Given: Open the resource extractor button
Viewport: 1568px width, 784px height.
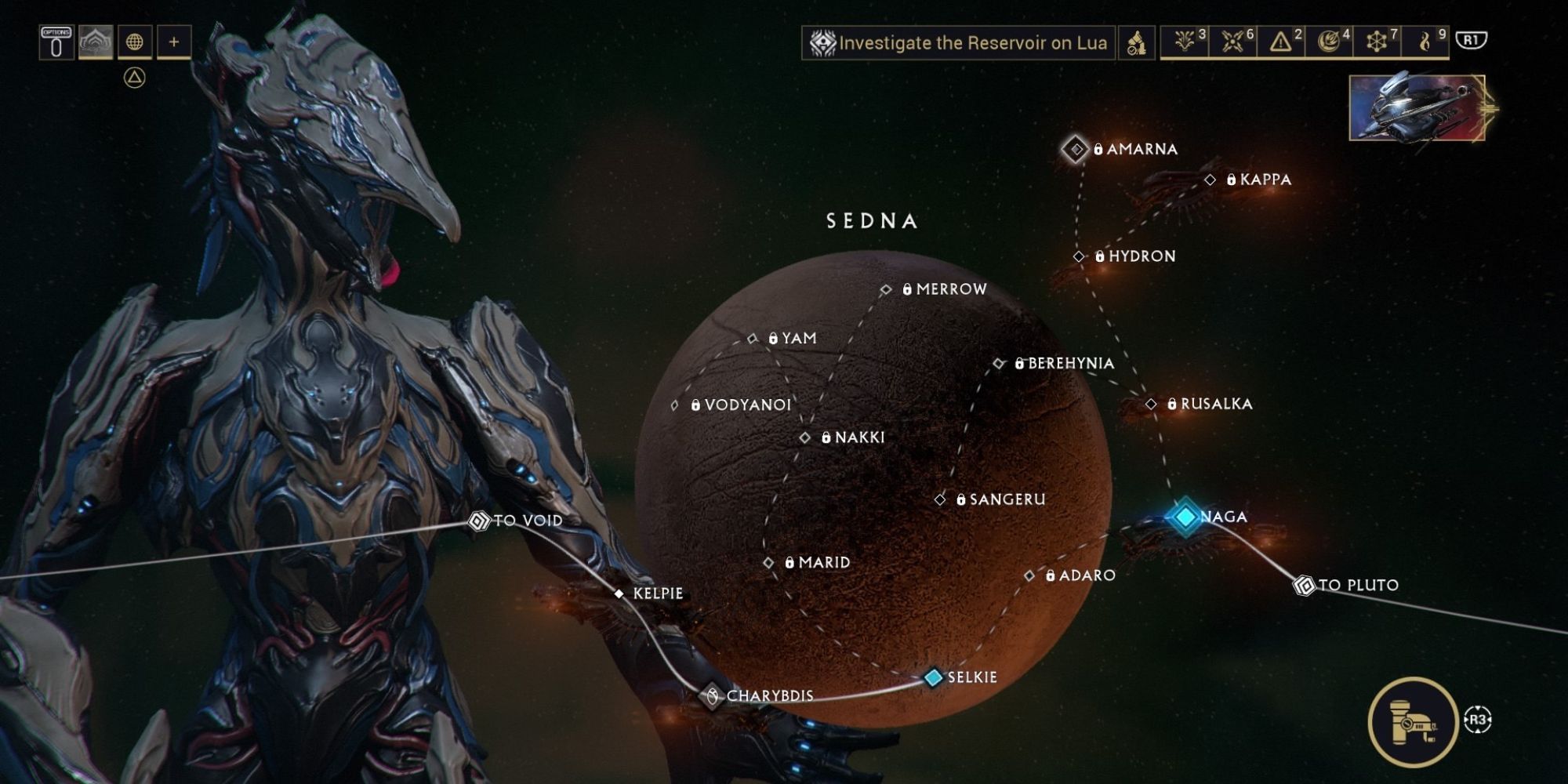Looking at the screenshot, I should 1413,721.
